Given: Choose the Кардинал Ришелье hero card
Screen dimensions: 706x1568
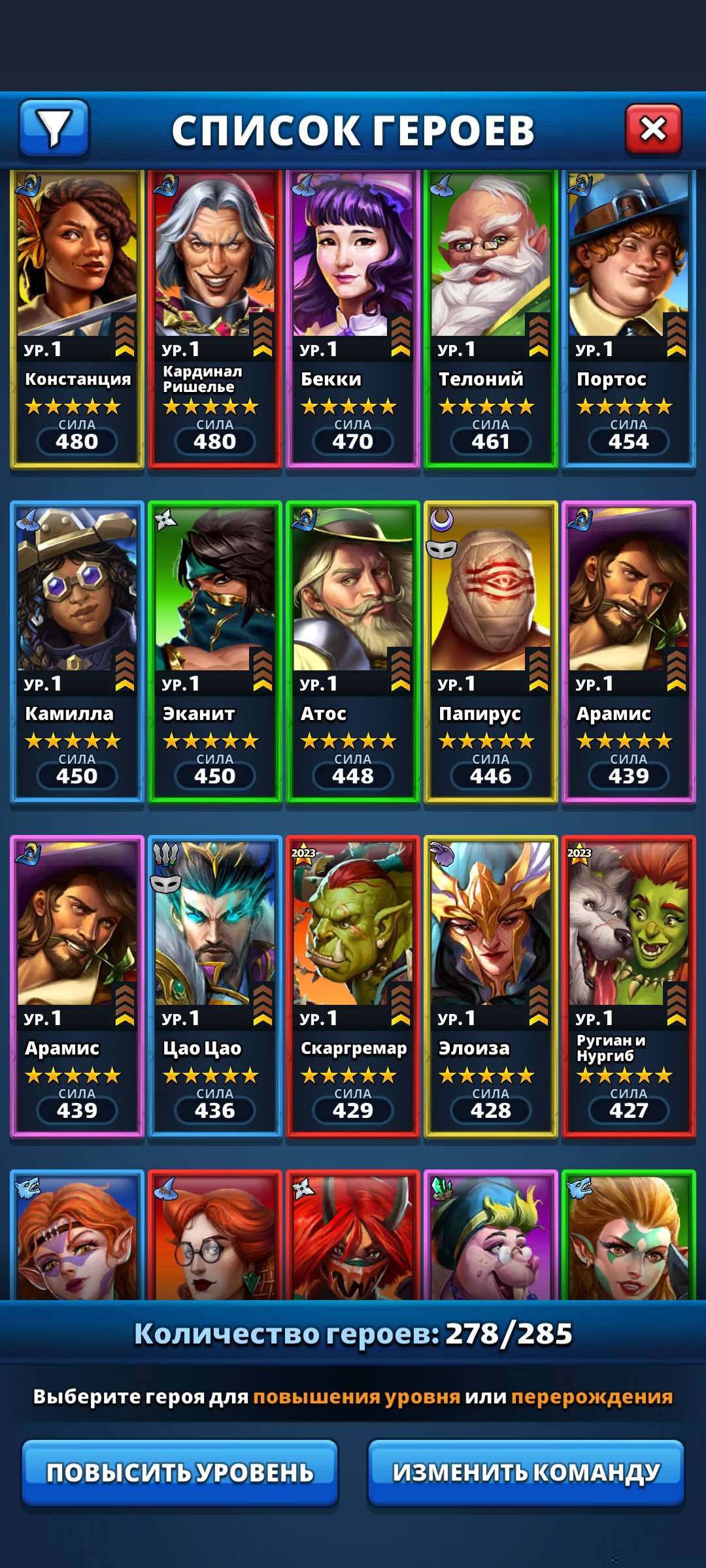Looking at the screenshot, I should 215,319.
